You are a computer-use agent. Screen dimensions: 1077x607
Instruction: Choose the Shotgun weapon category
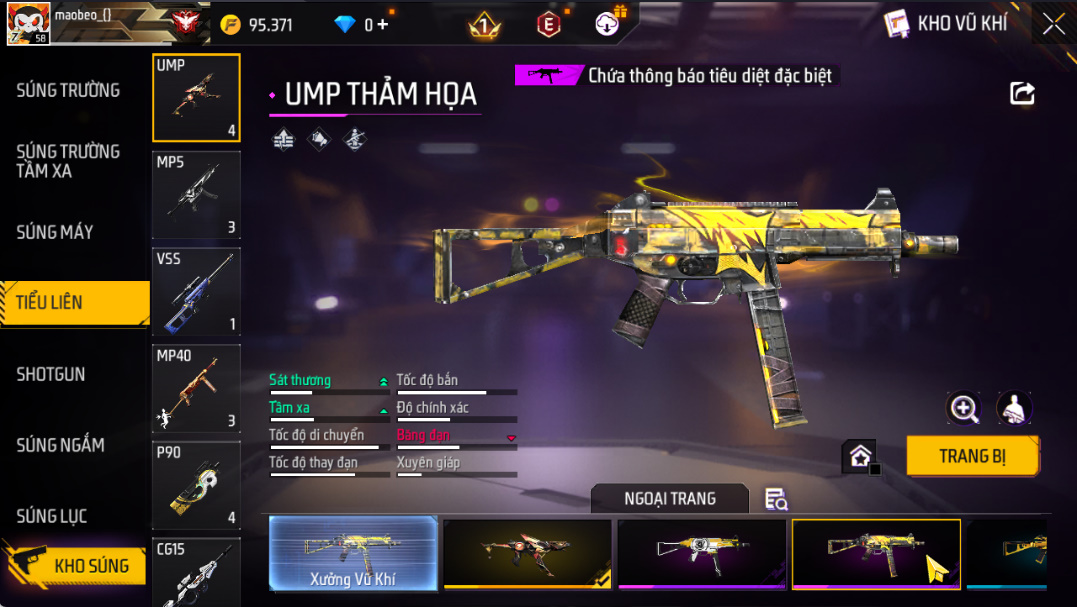pos(51,374)
